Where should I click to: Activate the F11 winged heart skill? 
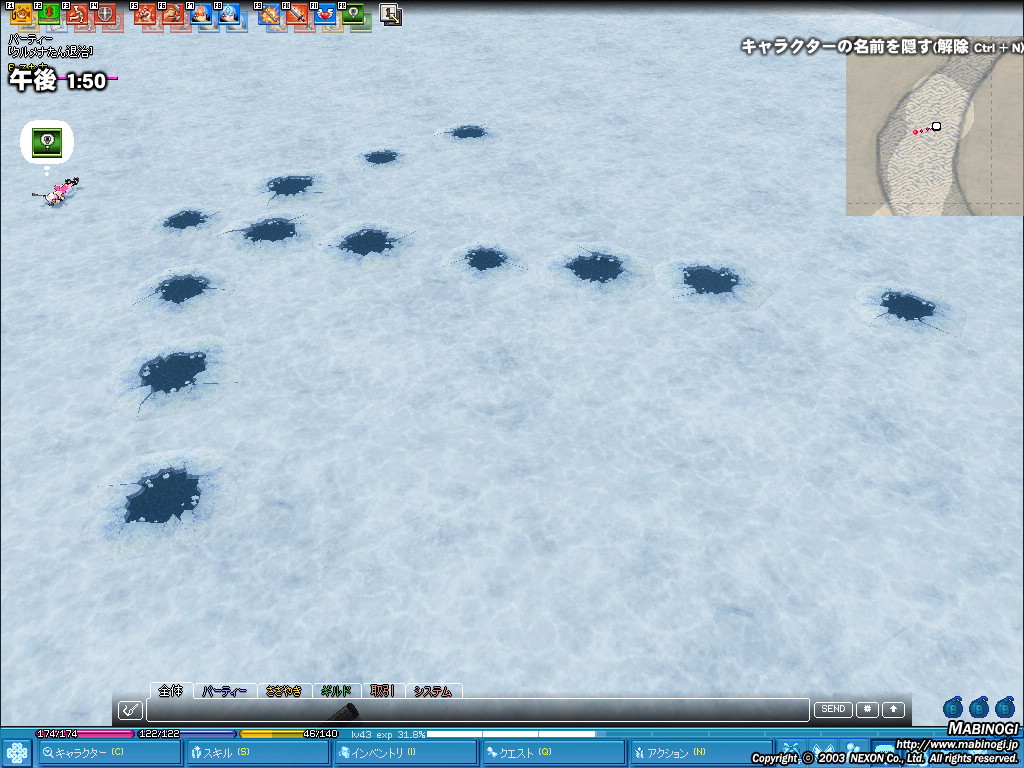pyautogui.click(x=324, y=14)
